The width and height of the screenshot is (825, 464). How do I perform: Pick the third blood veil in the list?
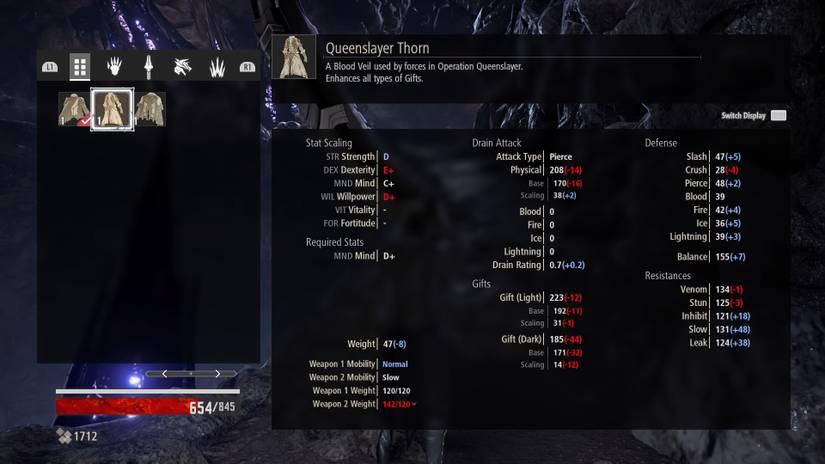pyautogui.click(x=151, y=109)
